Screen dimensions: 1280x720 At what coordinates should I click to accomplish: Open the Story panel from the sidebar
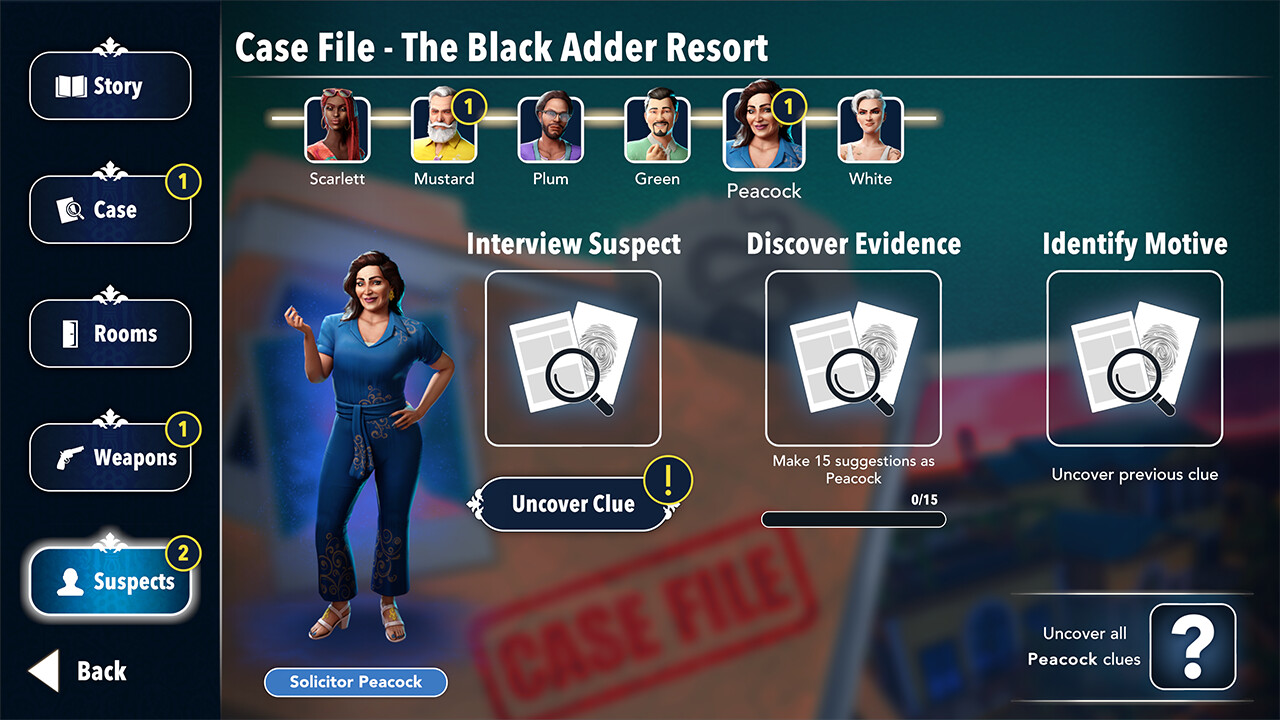tap(110, 86)
